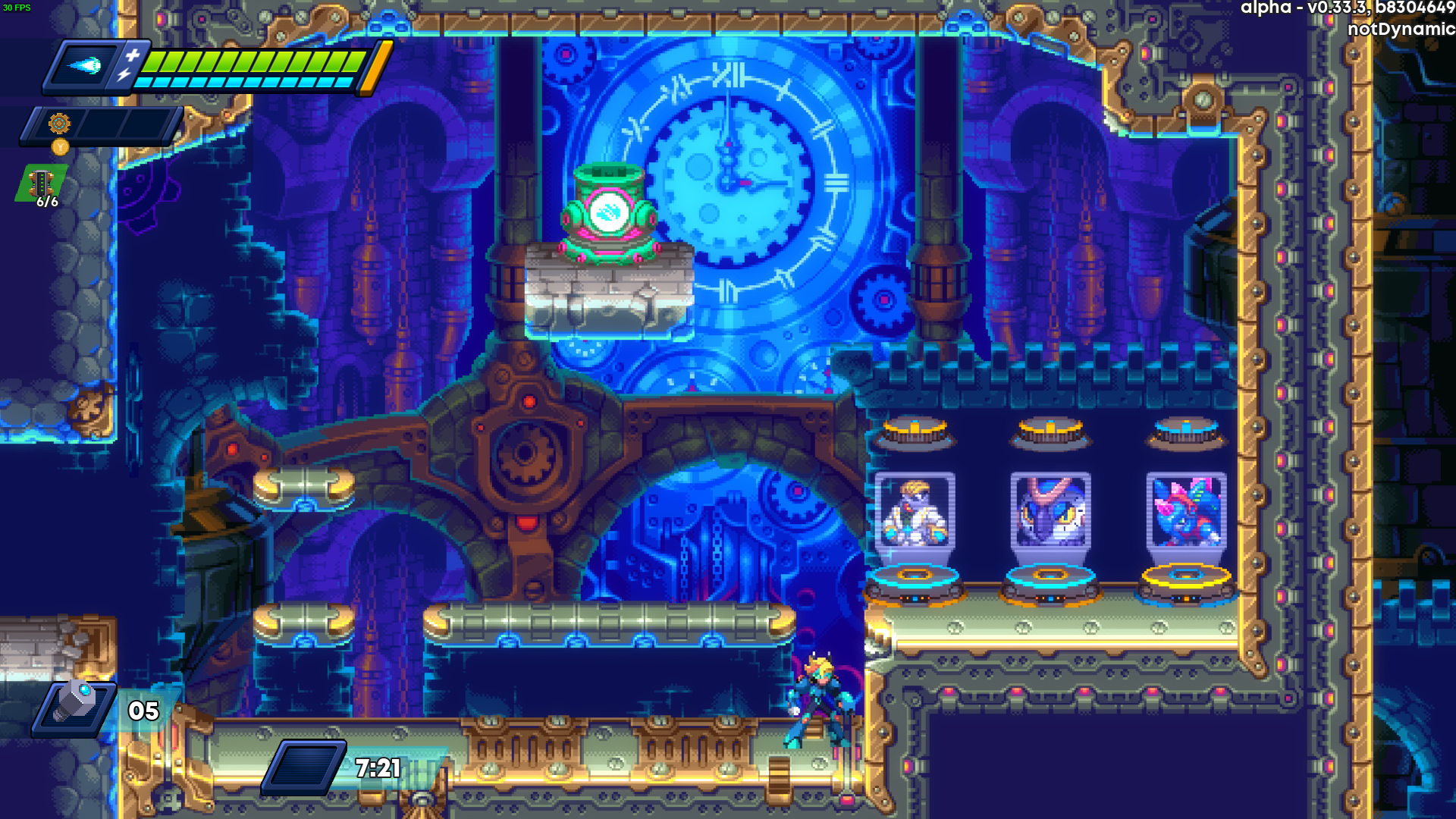Select the dark panel beside the timer

pos(306,767)
